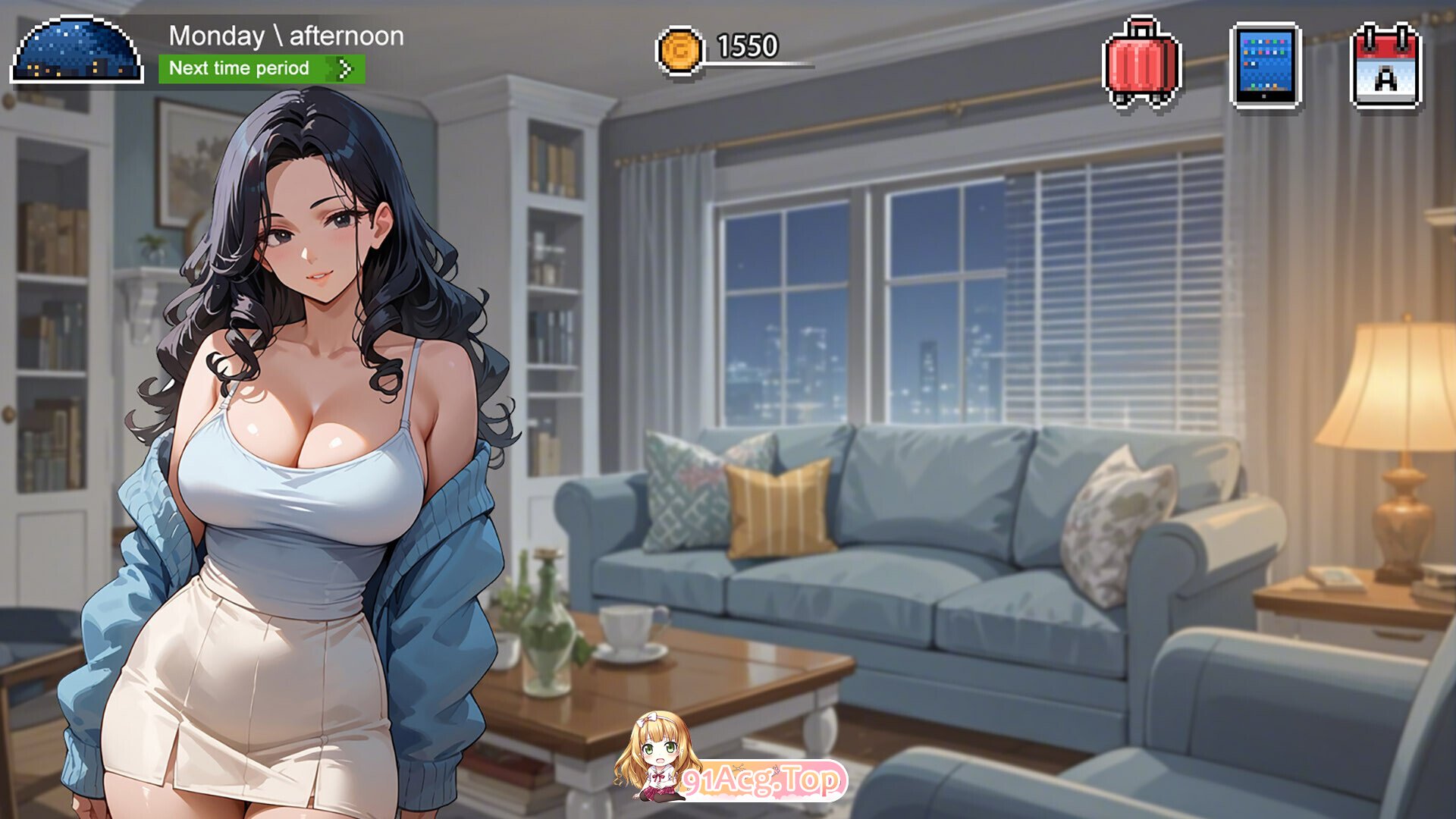The image size is (1456, 819).
Task: Open the calendar icon
Action: point(1385,67)
